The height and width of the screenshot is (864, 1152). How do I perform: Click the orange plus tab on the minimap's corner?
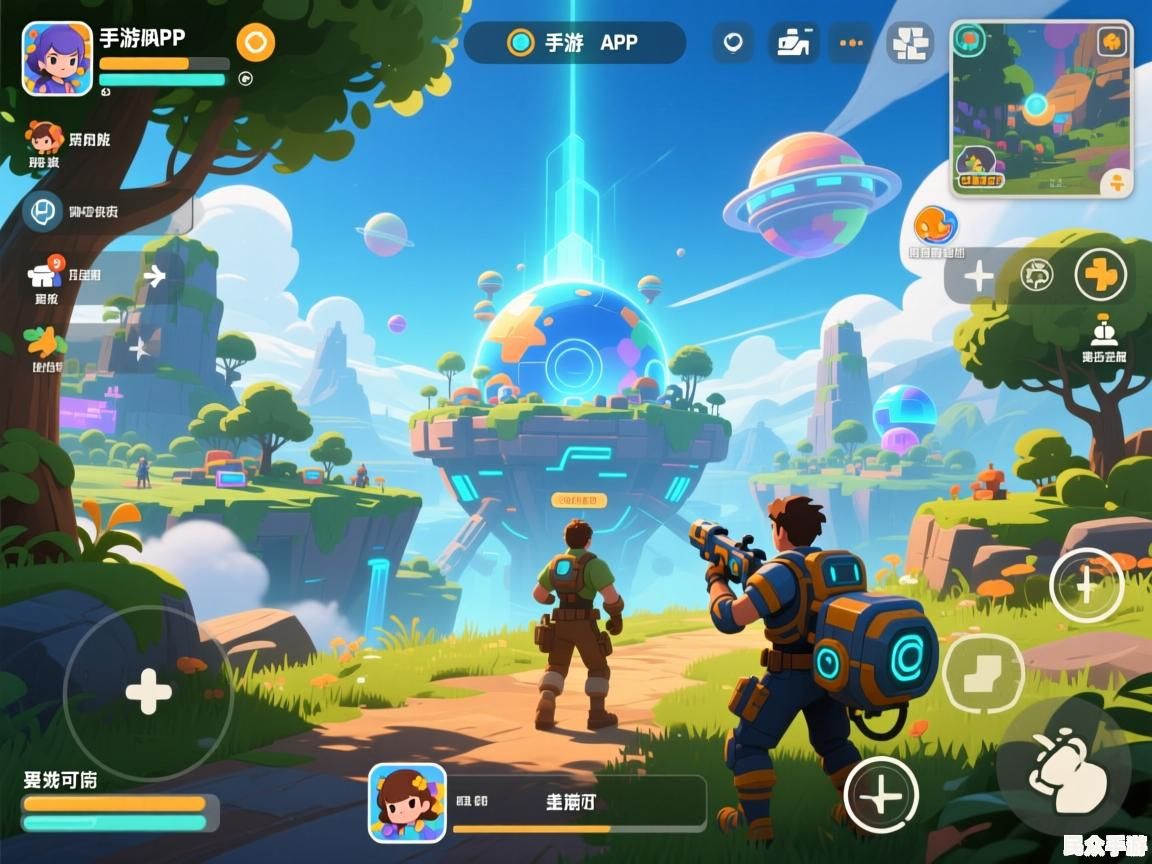point(1117,182)
